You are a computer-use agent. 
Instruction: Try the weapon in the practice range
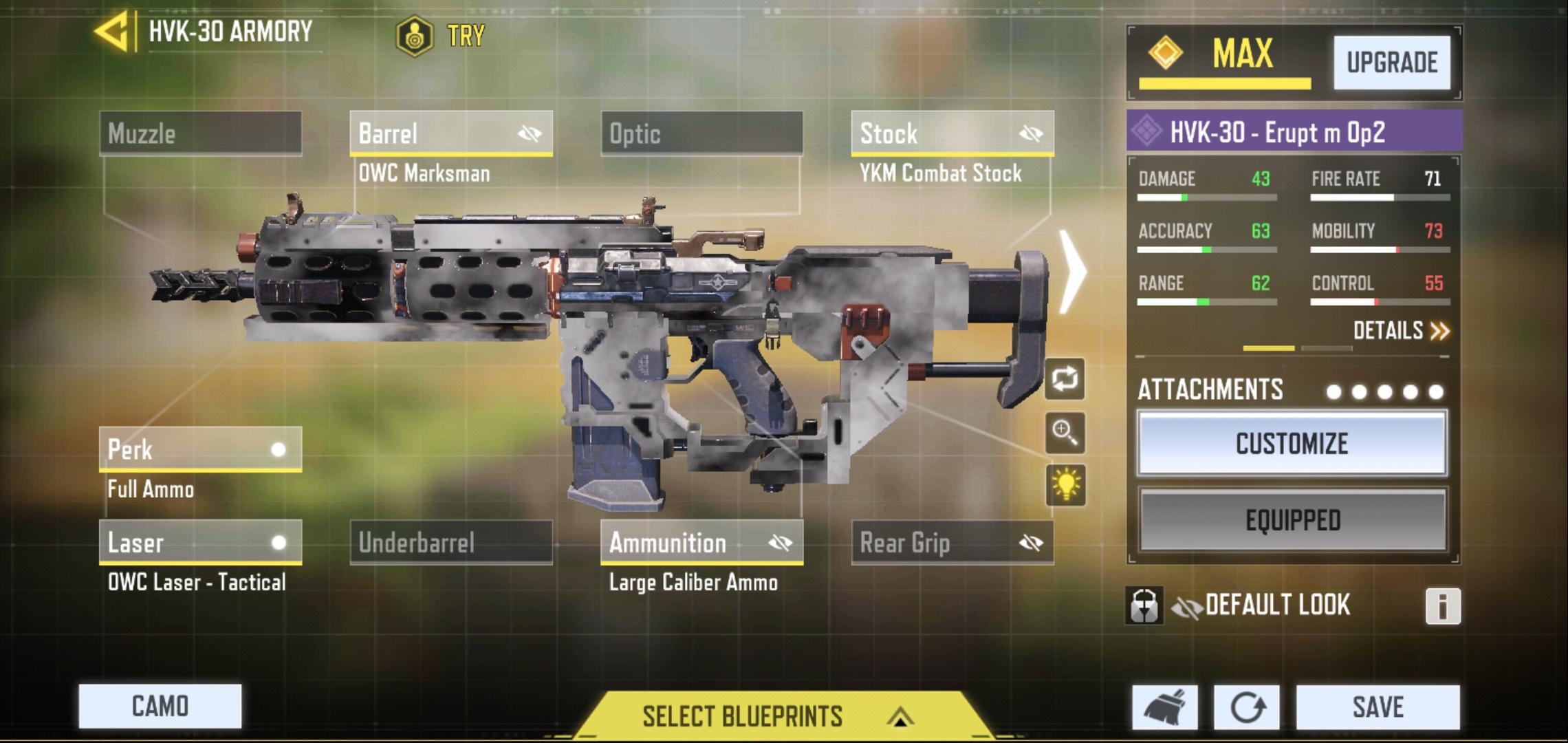tap(442, 36)
